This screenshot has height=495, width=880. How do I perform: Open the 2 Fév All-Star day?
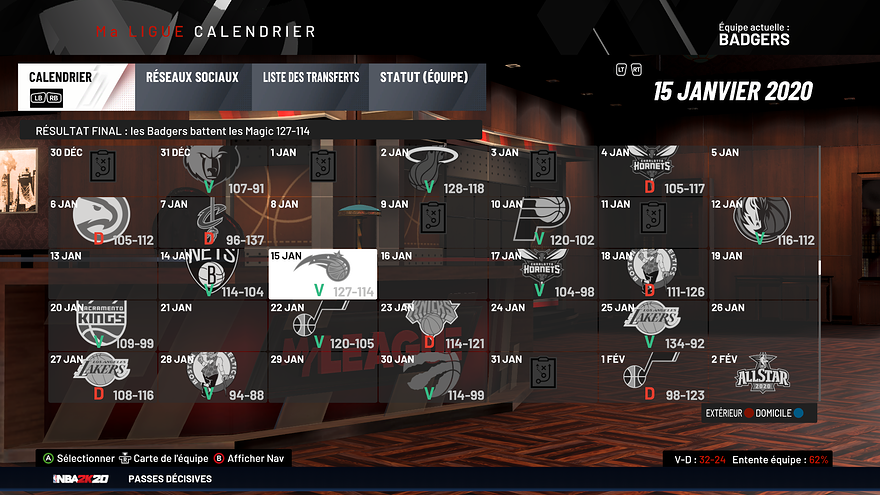pos(763,376)
